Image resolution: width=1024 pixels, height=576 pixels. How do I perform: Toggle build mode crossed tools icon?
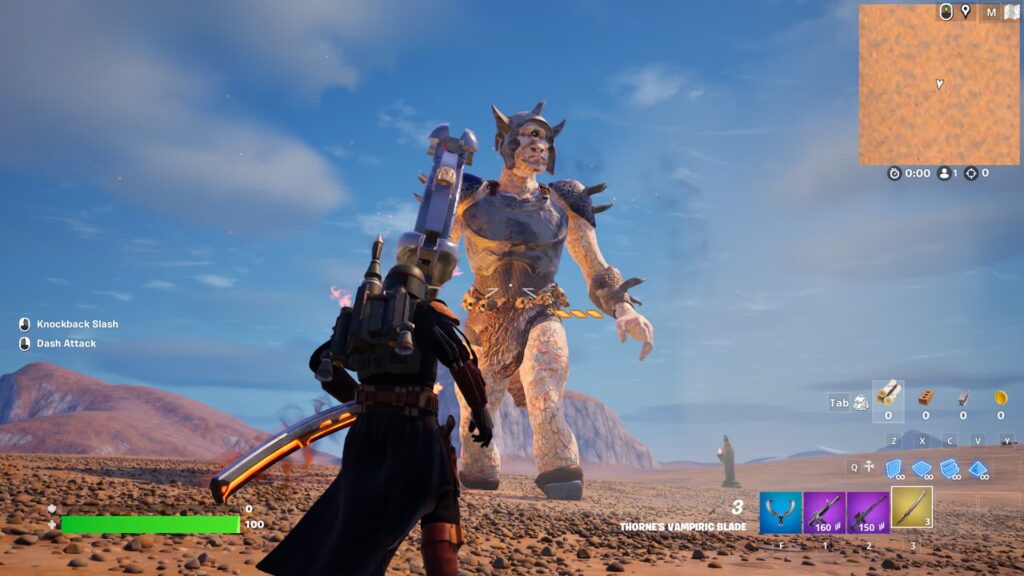(x=867, y=466)
